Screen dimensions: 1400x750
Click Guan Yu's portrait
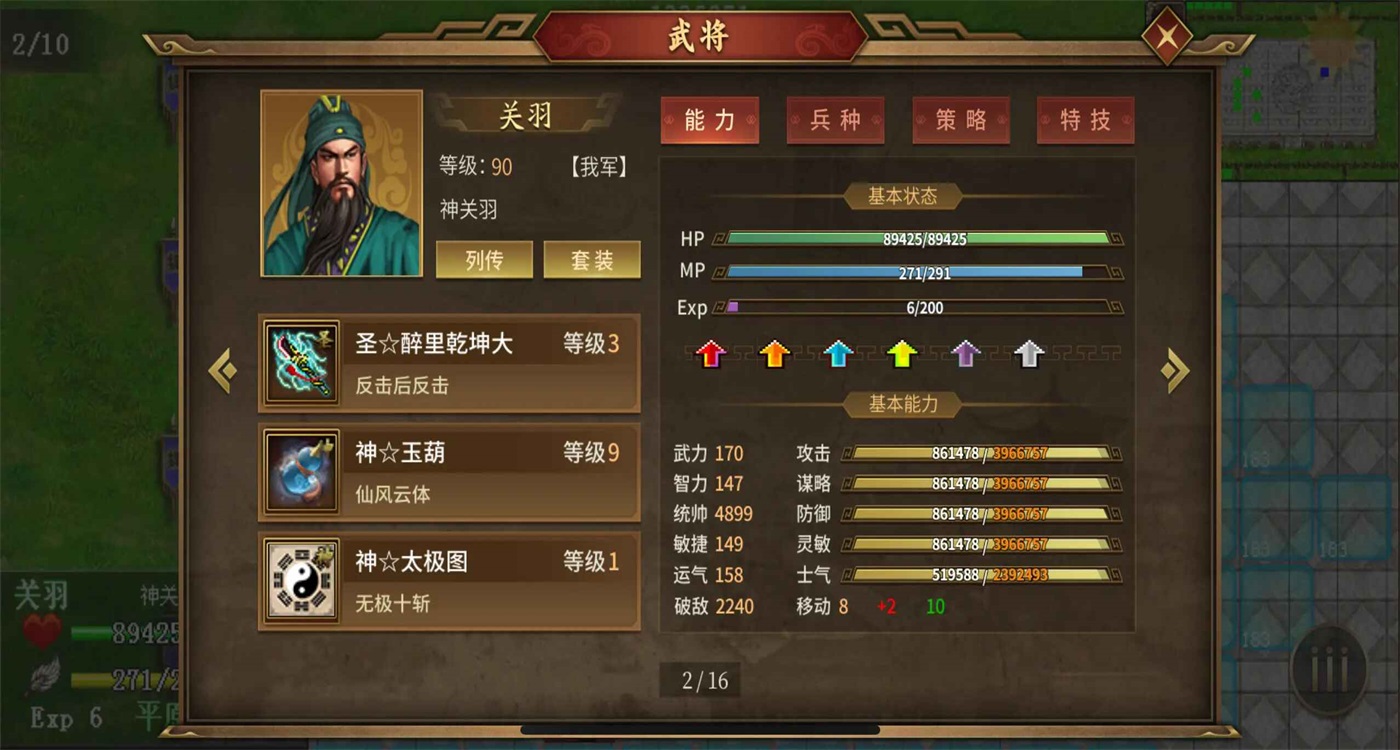[x=341, y=183]
